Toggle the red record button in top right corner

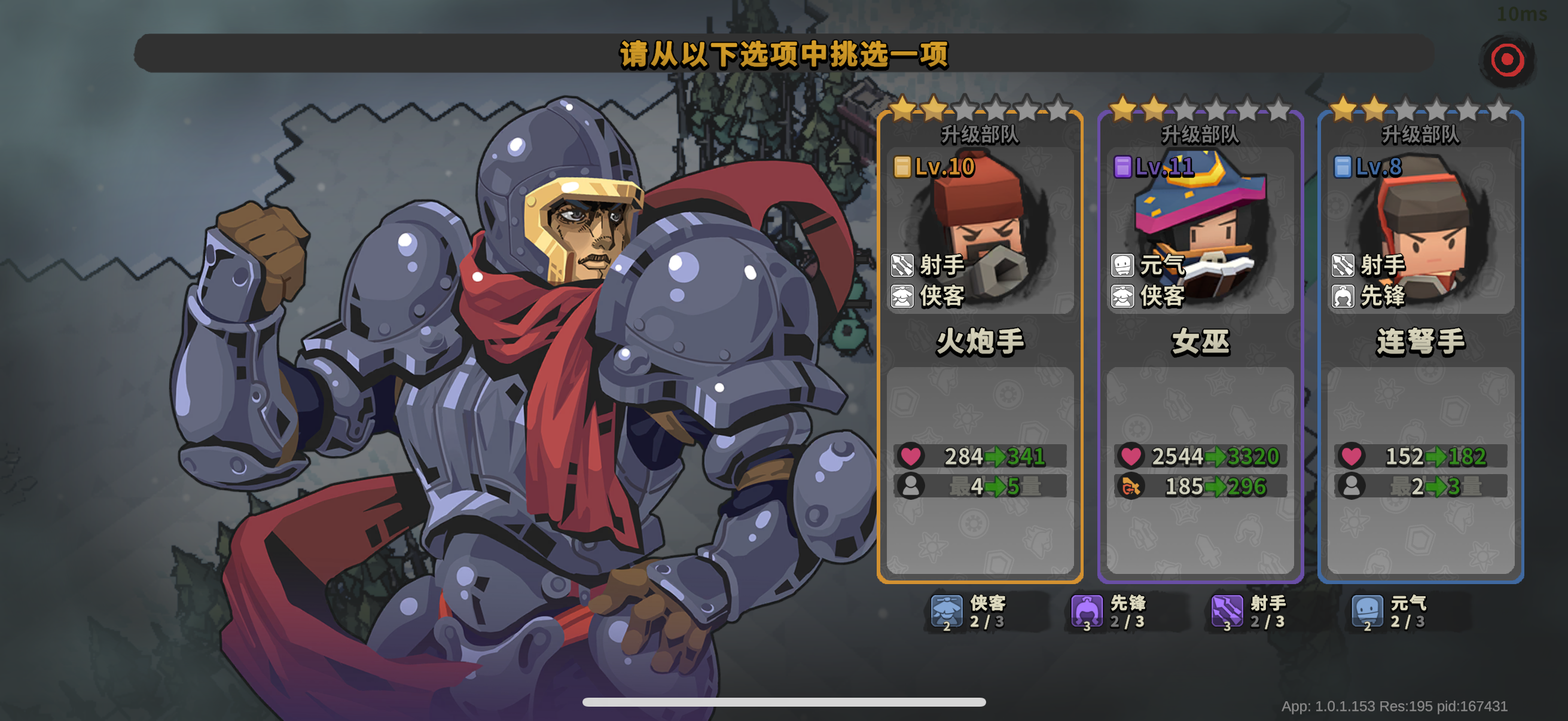tap(1506, 60)
